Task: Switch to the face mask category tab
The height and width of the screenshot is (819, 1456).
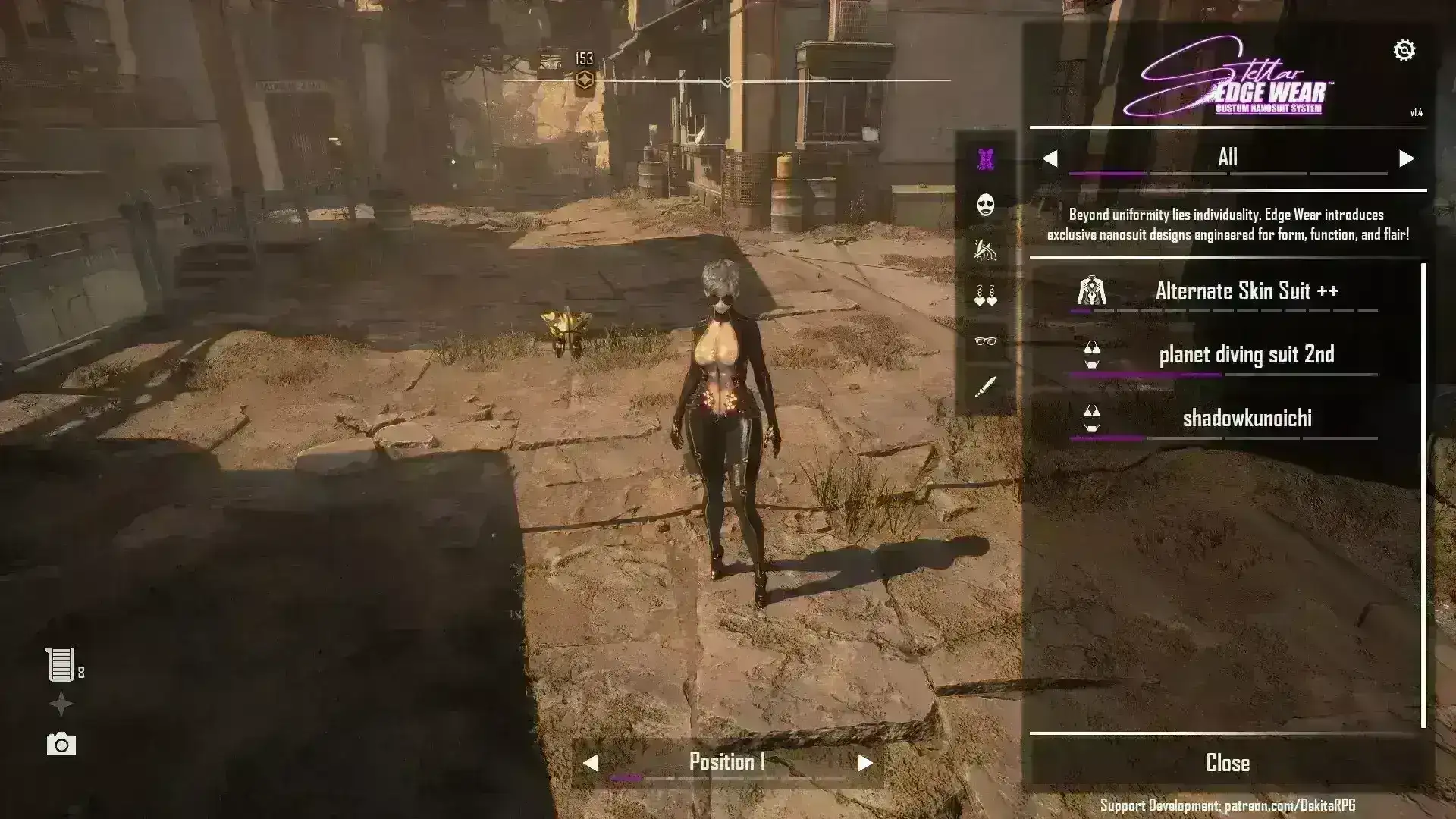Action: tap(985, 205)
